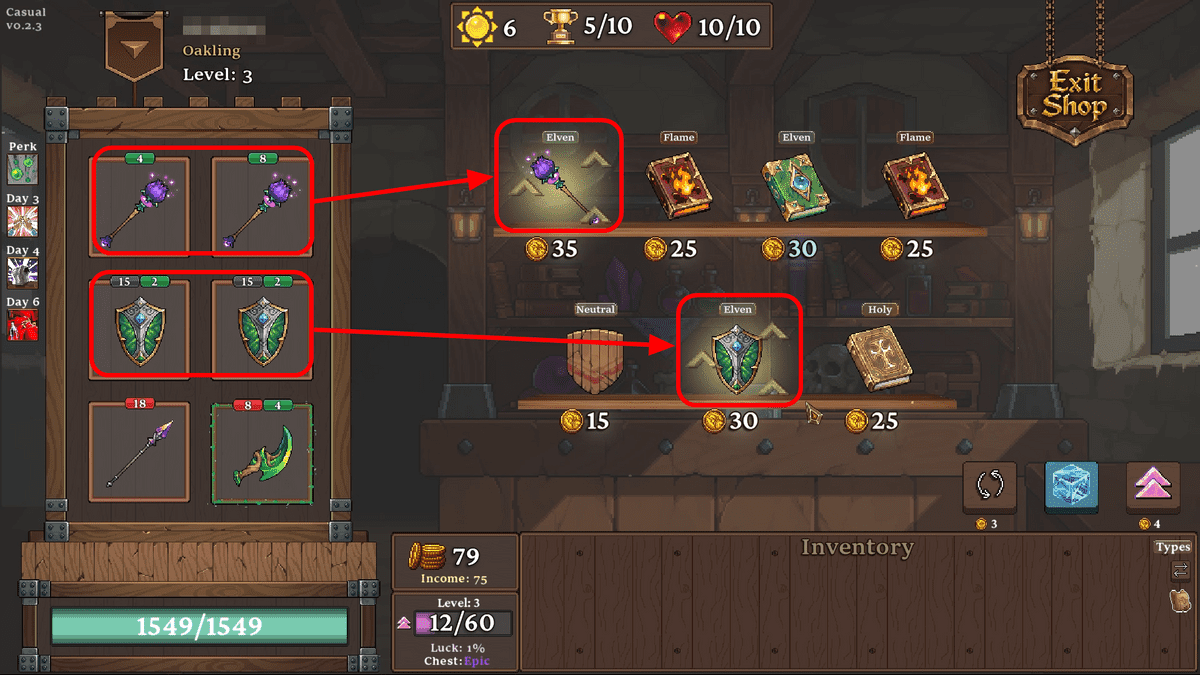Select the equipped purple-tipped spear slot
This screenshot has height=675, width=1200.
point(139,452)
